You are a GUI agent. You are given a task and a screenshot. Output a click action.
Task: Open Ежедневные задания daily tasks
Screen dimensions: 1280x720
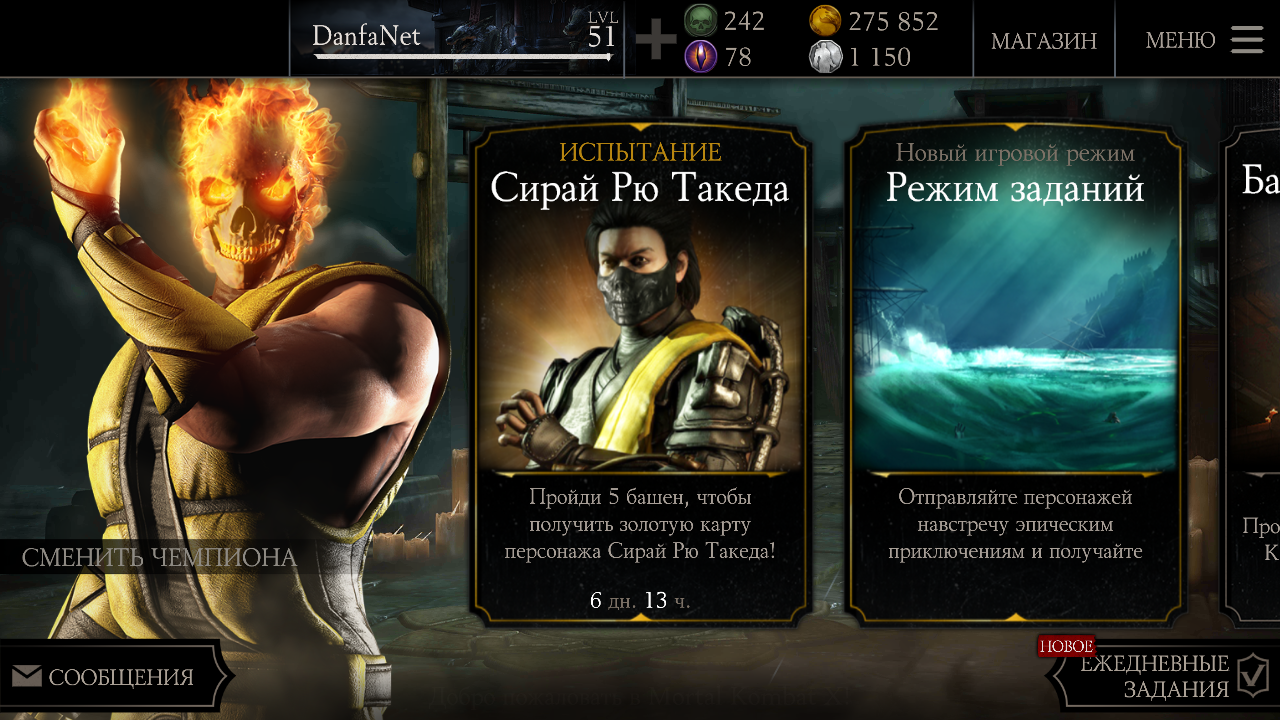click(1165, 677)
